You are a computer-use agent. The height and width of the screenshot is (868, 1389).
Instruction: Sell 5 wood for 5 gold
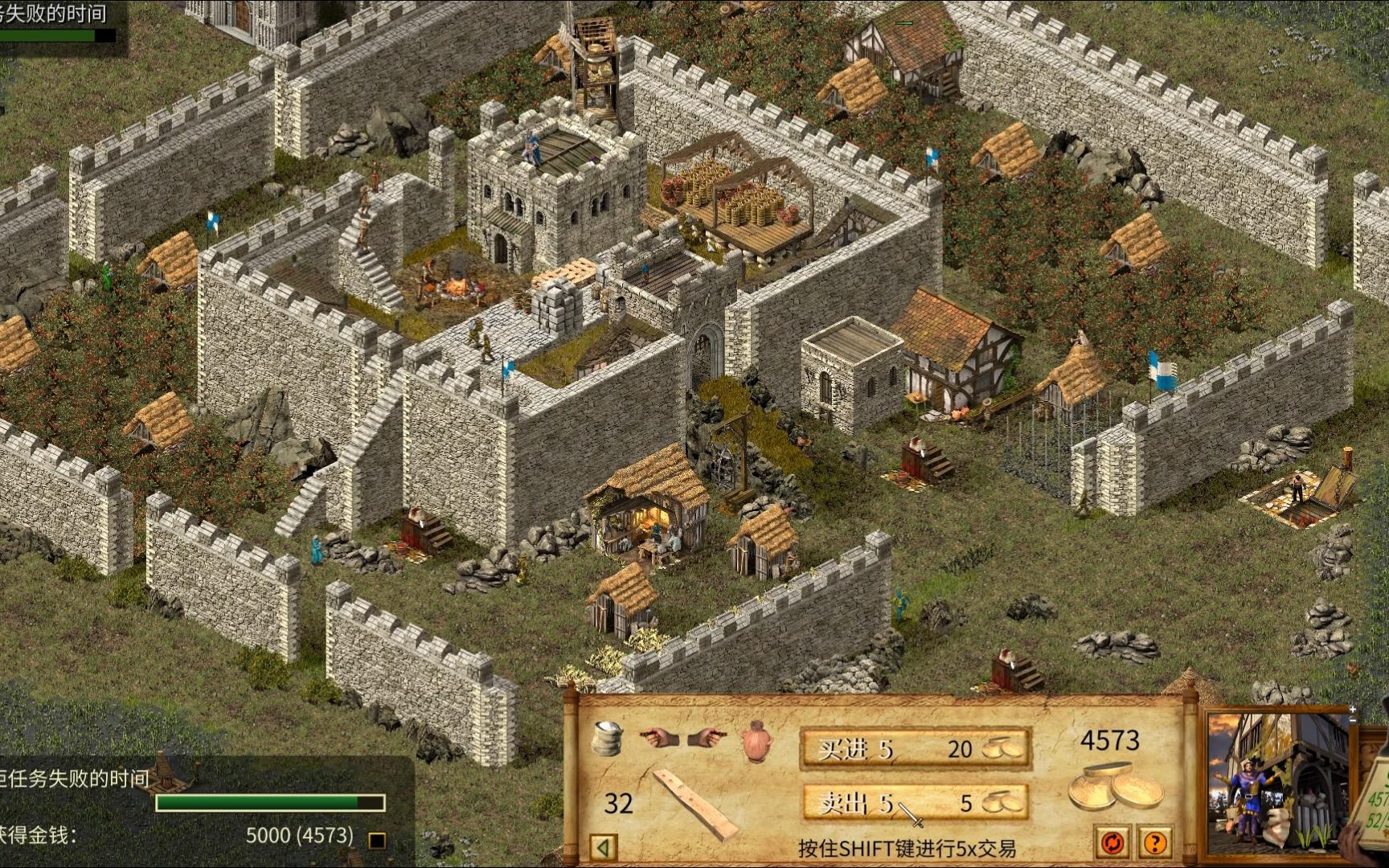click(916, 802)
